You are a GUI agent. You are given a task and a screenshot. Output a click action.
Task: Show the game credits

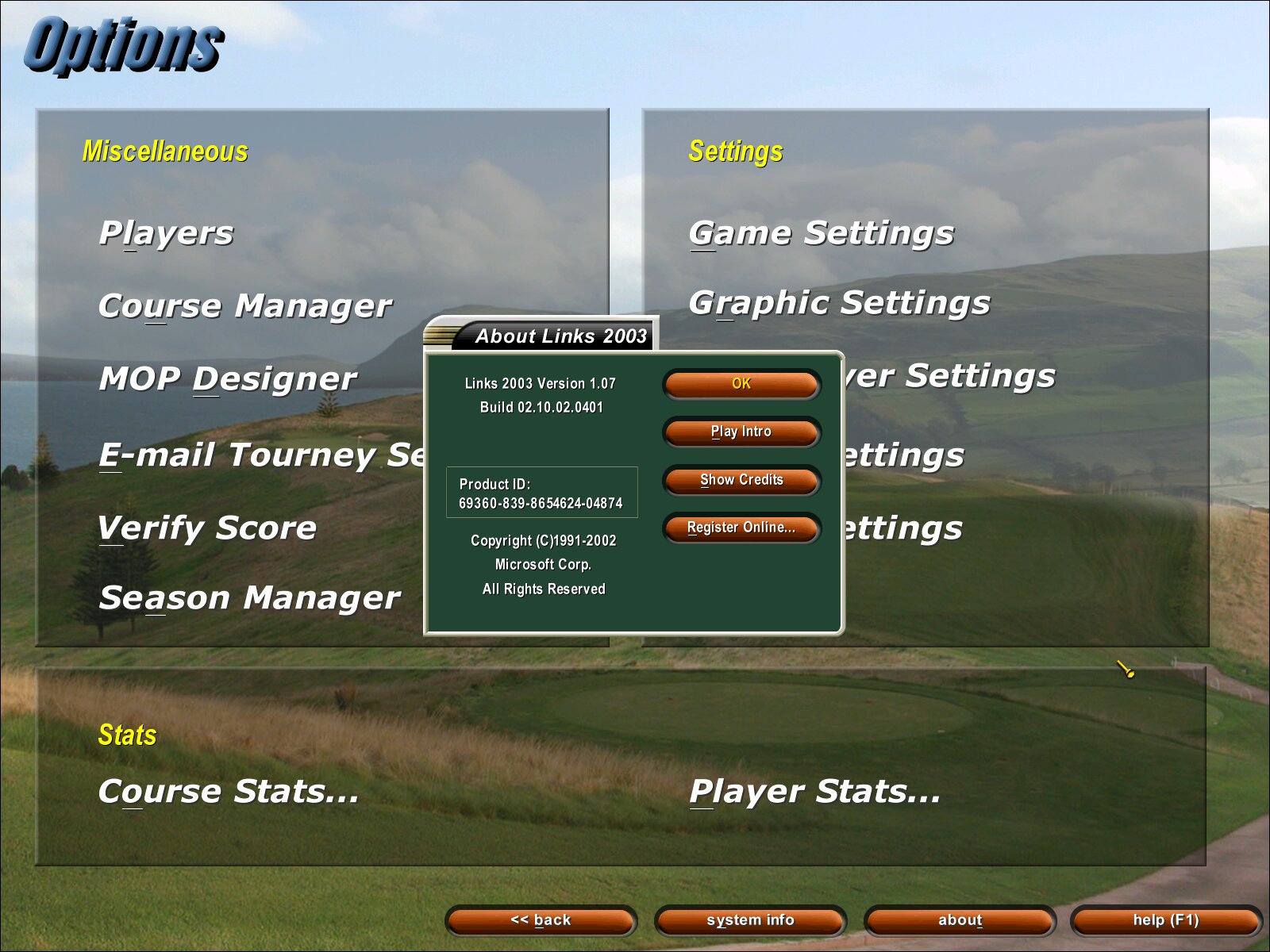coord(741,480)
